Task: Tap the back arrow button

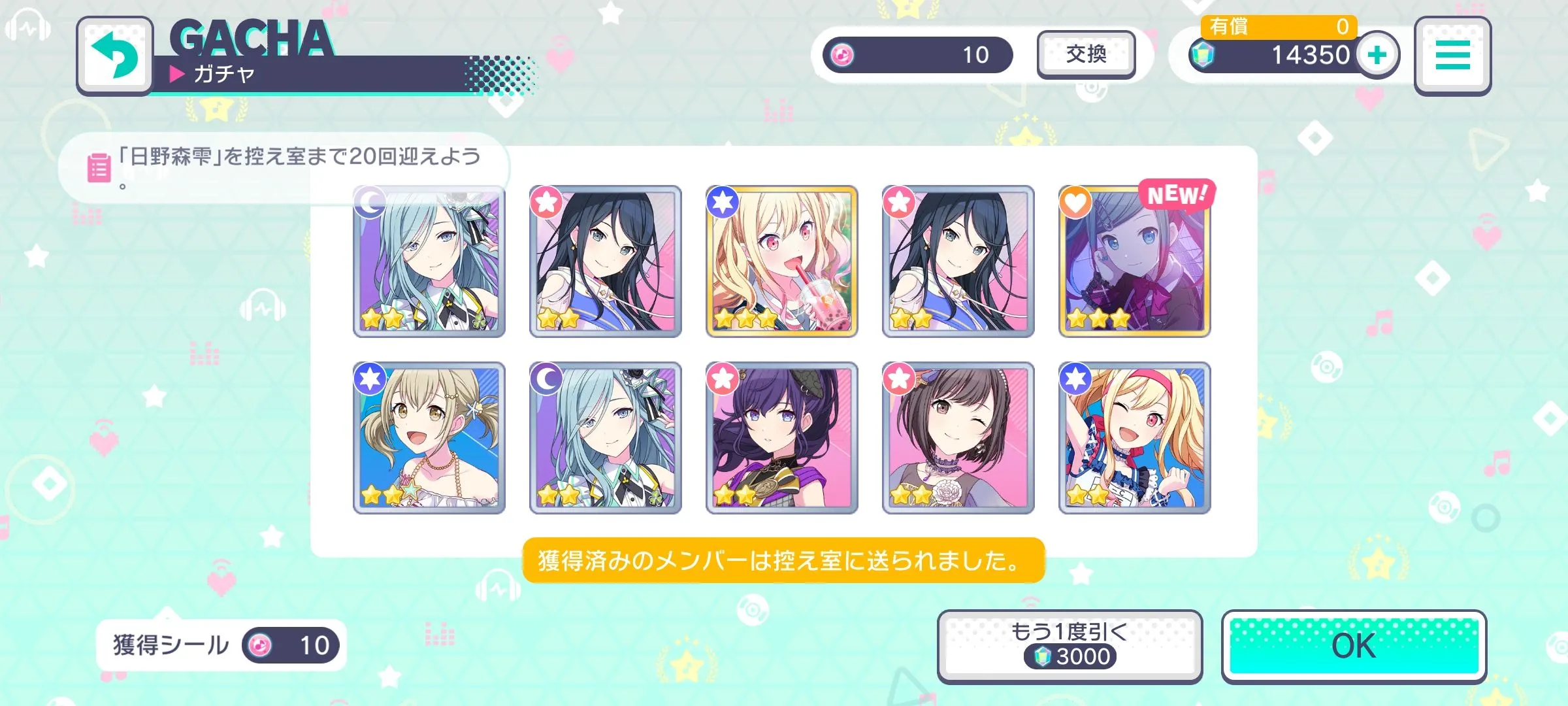Action: click(115, 56)
